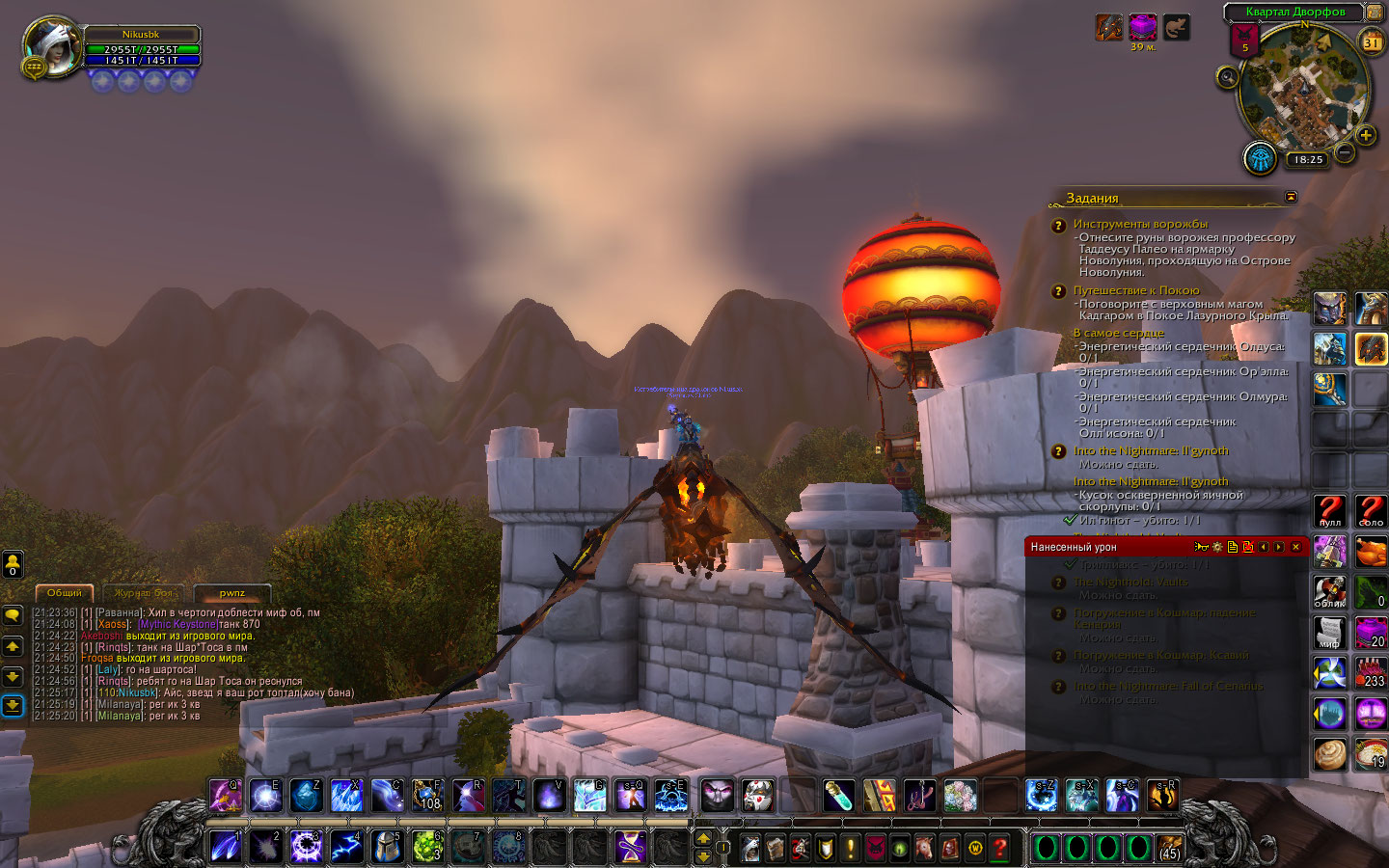Collapse the Задания quest tracker
The height and width of the screenshot is (868, 1389).
pyautogui.click(x=1291, y=197)
